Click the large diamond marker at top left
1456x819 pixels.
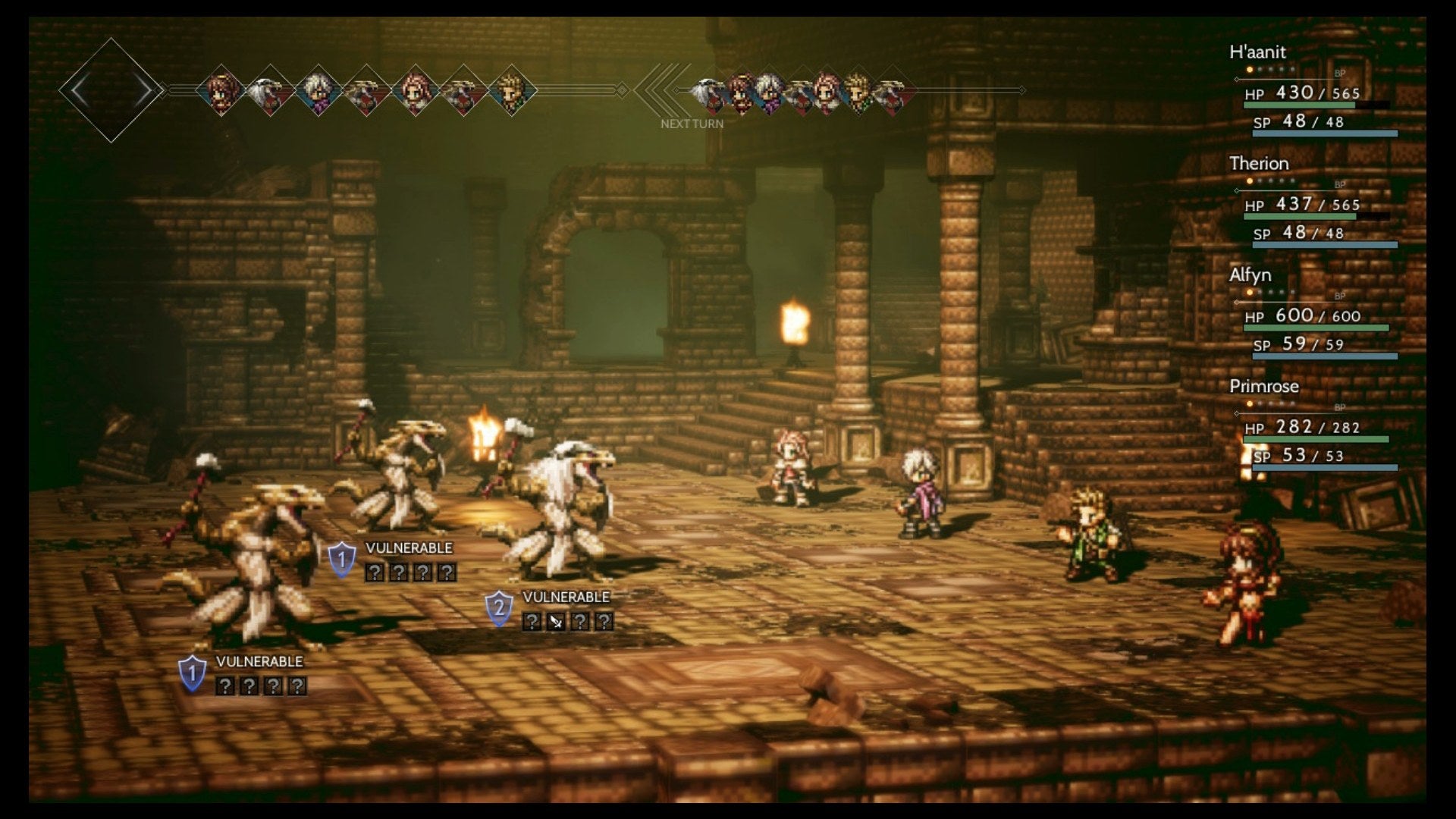tap(112, 89)
